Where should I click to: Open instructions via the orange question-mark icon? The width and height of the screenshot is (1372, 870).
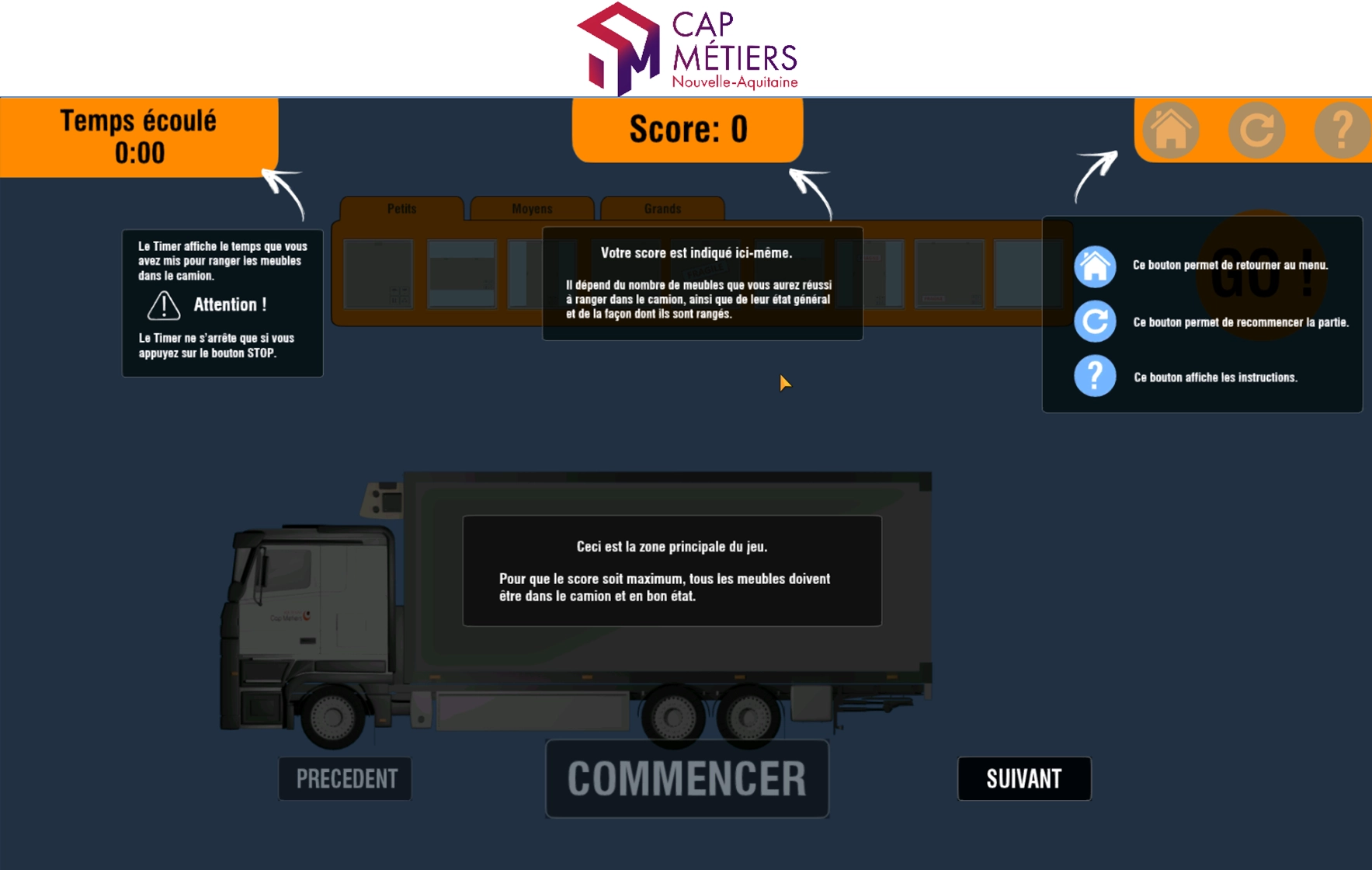click(x=1342, y=130)
